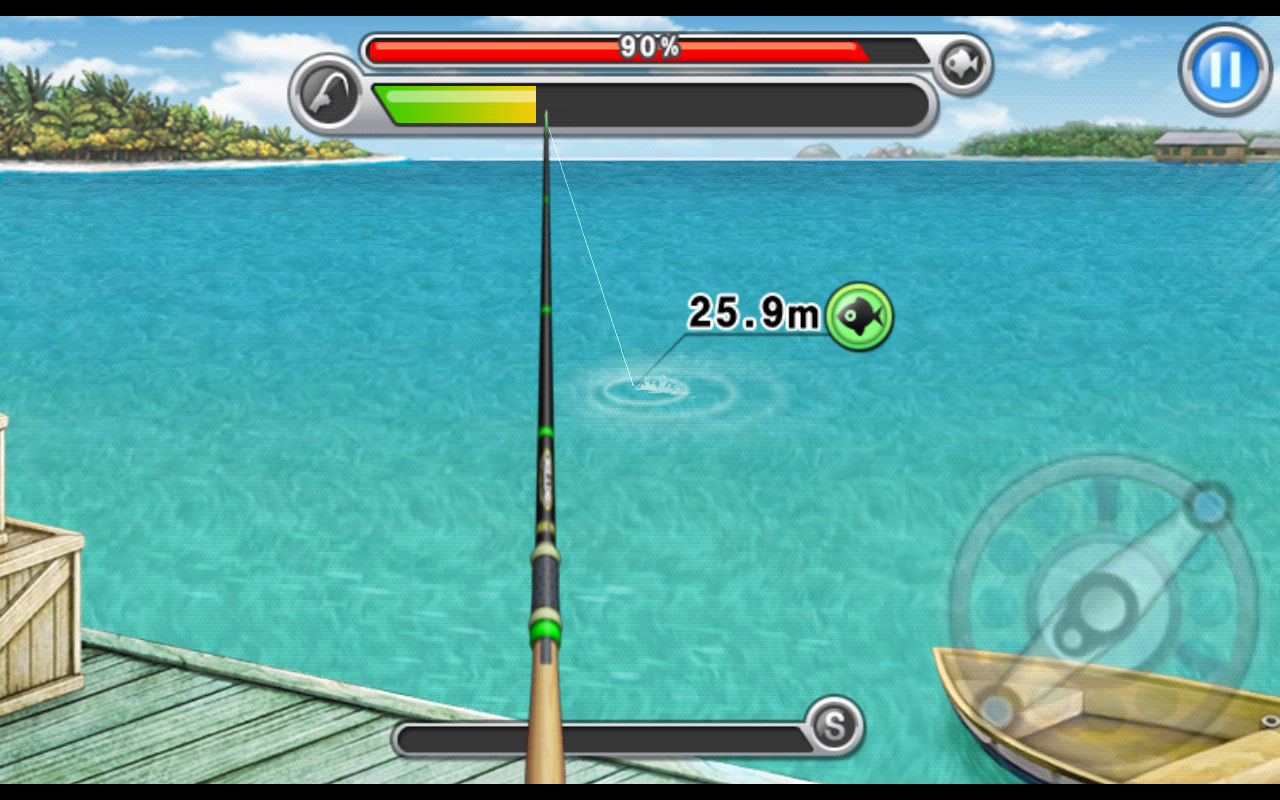This screenshot has height=800, width=1280.
Task: Pause the game with the blue button
Action: (x=1225, y=68)
